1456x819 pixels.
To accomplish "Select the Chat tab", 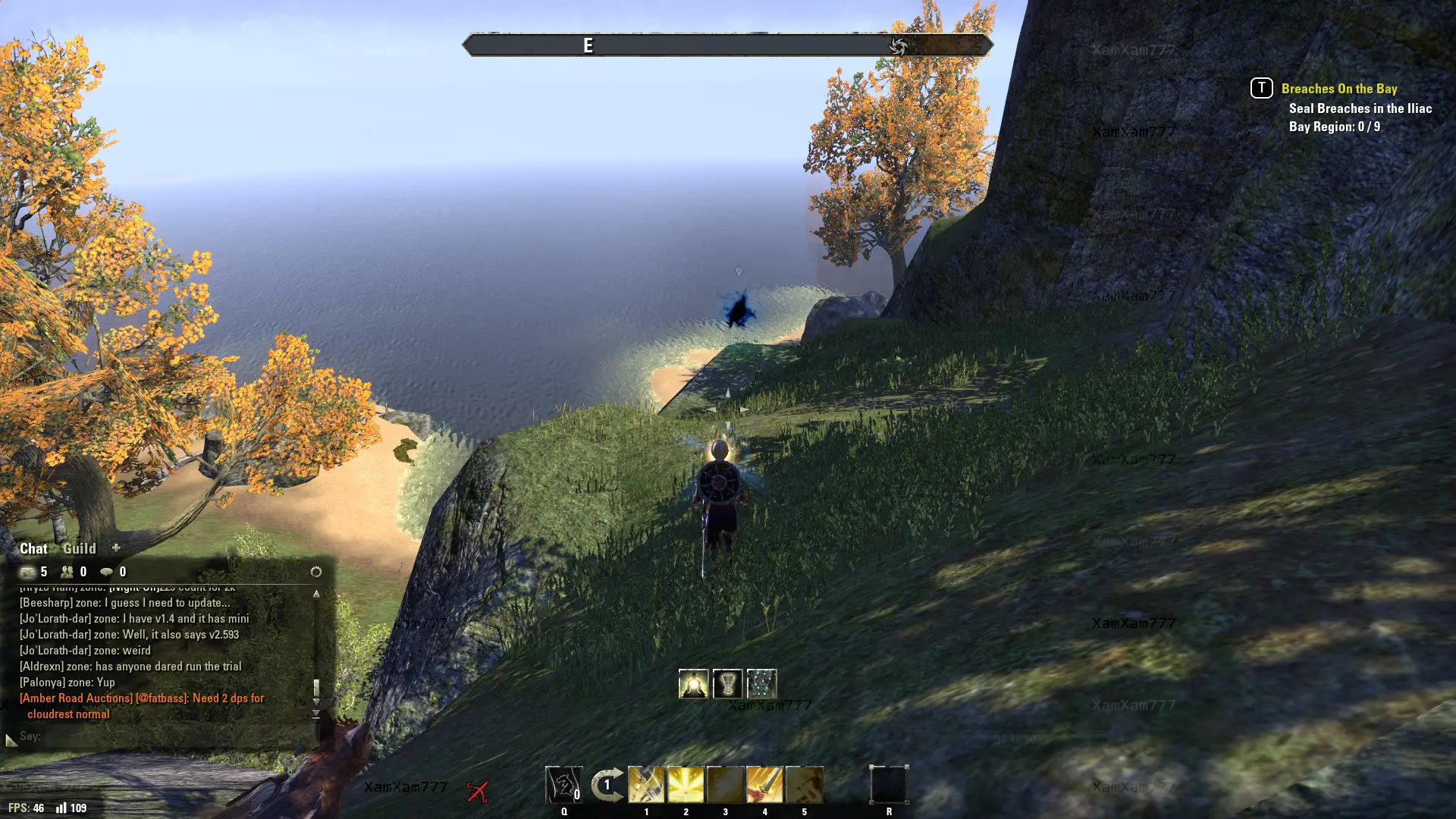I will [x=33, y=548].
